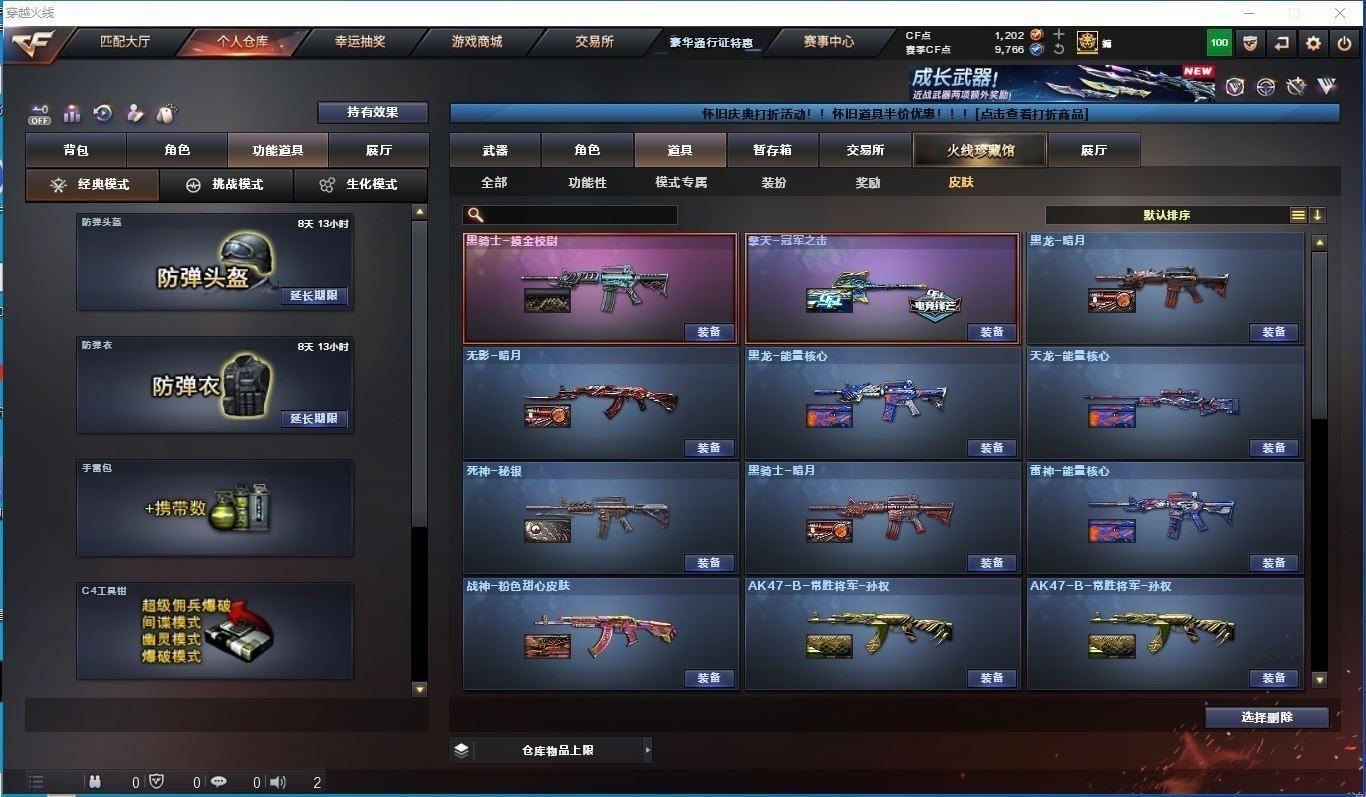Extend duration of the 防弹头盔 helmet
1366x797 pixels.
(314, 296)
